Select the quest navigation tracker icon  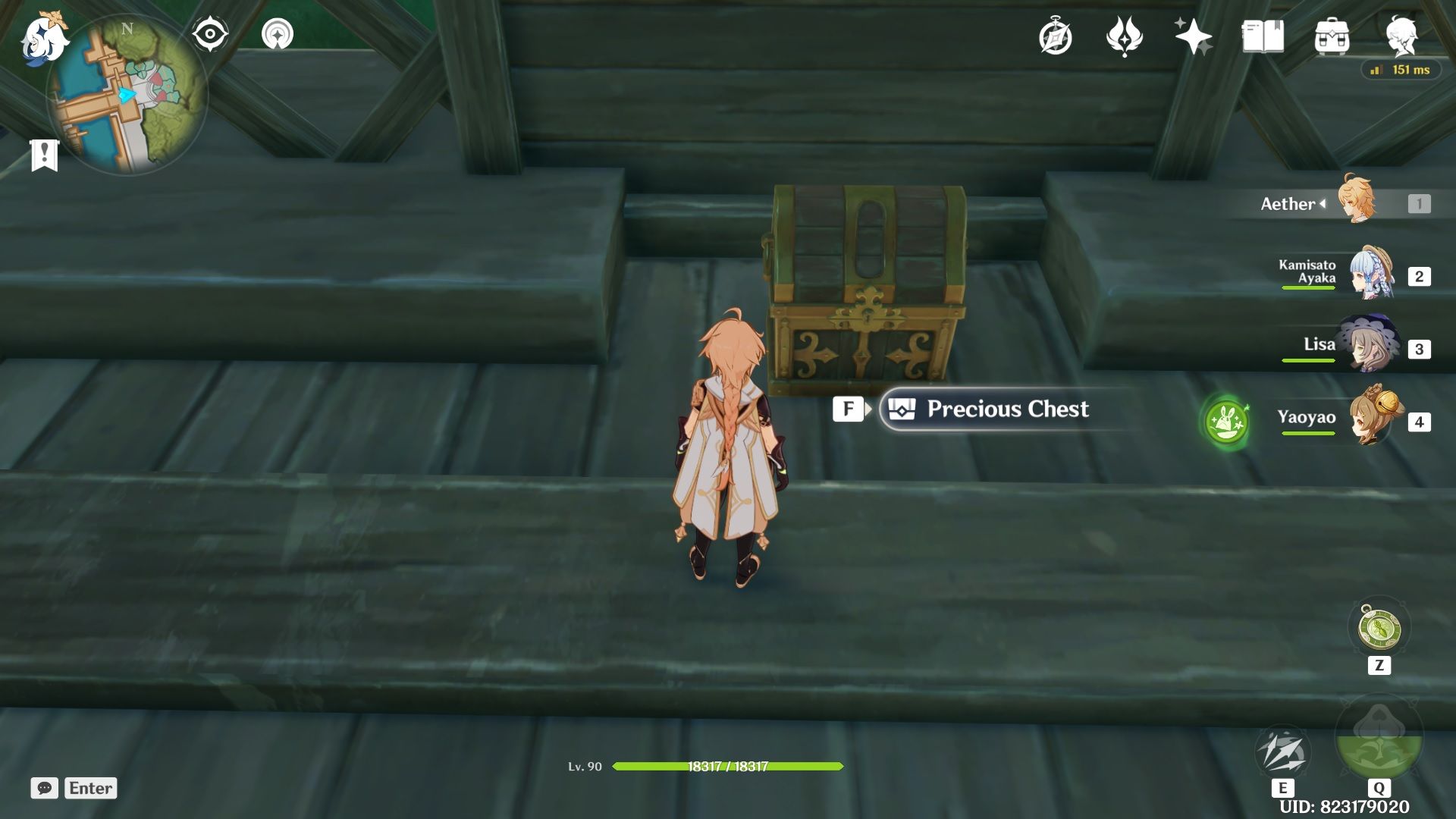279,33
